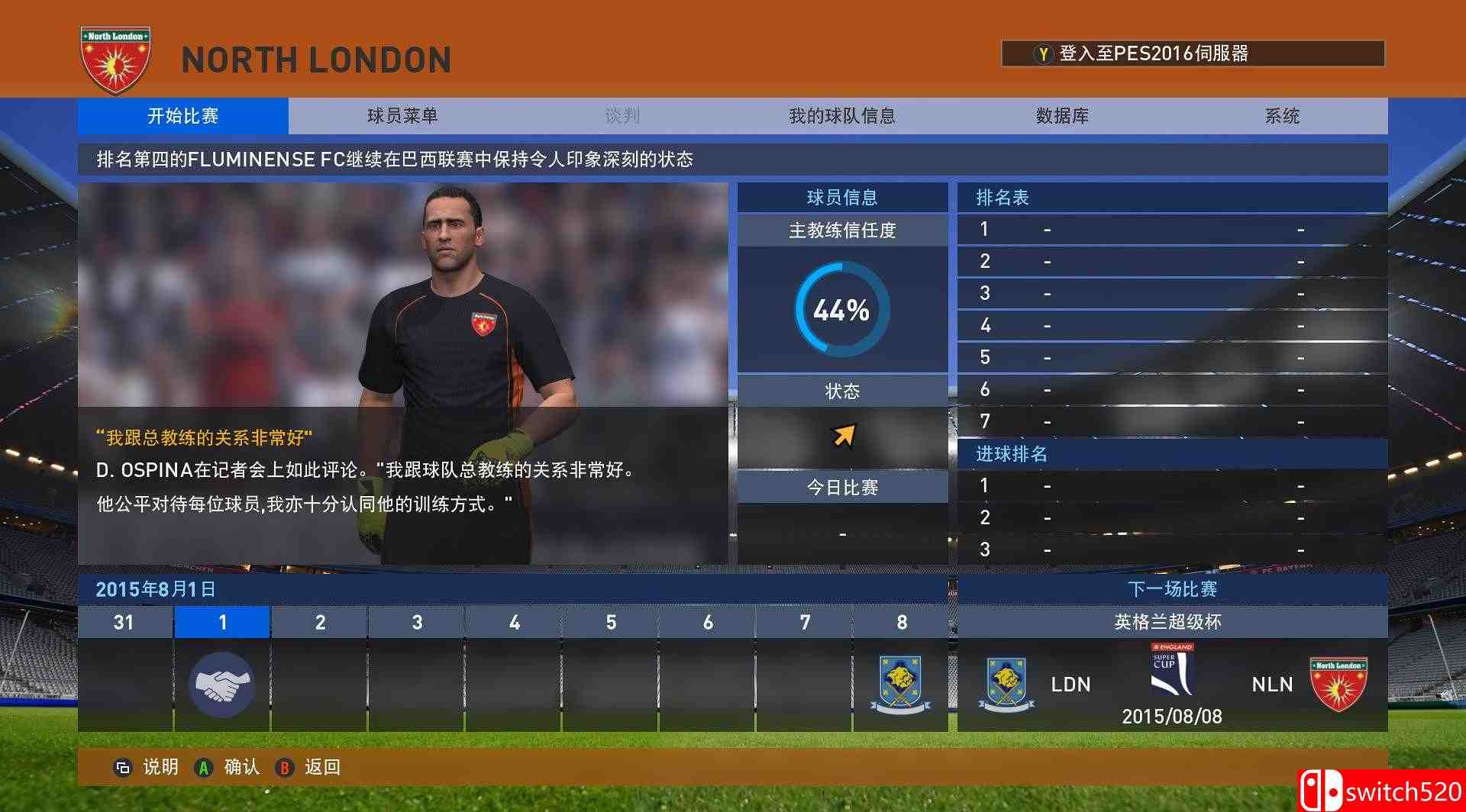Click the 44% coach trust progress gauge

tap(842, 309)
